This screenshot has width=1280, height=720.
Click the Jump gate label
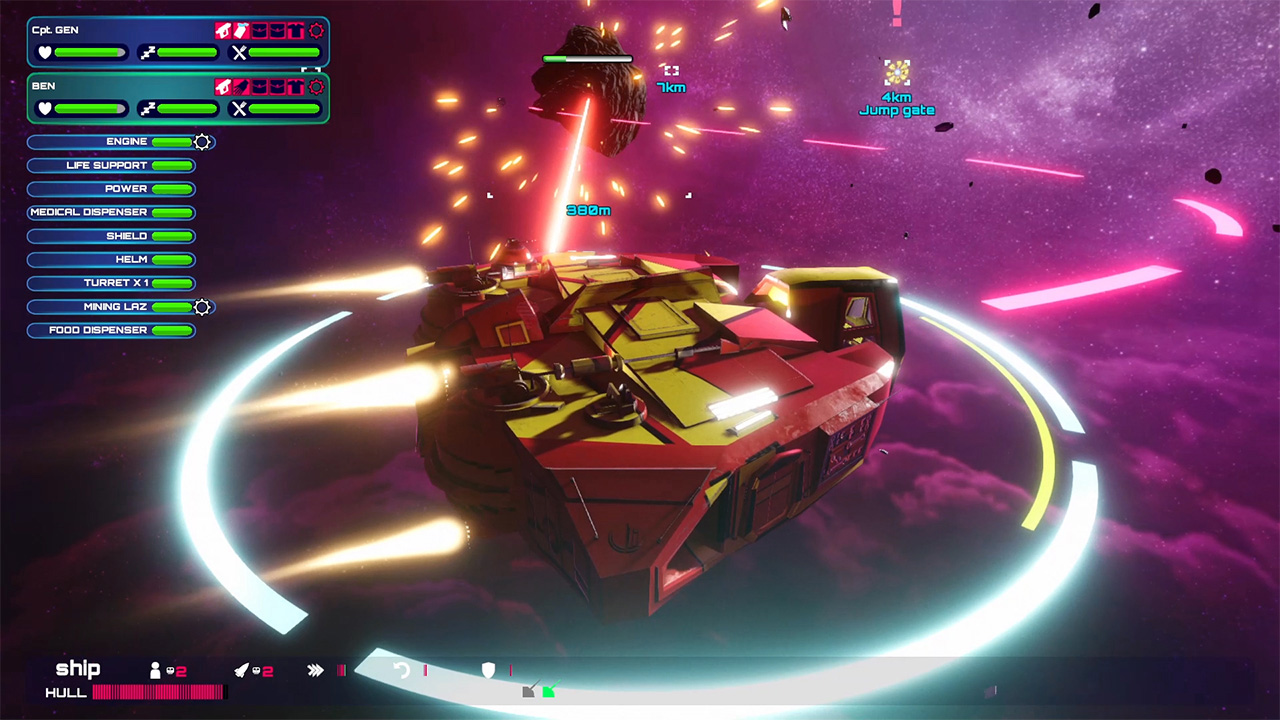point(897,112)
